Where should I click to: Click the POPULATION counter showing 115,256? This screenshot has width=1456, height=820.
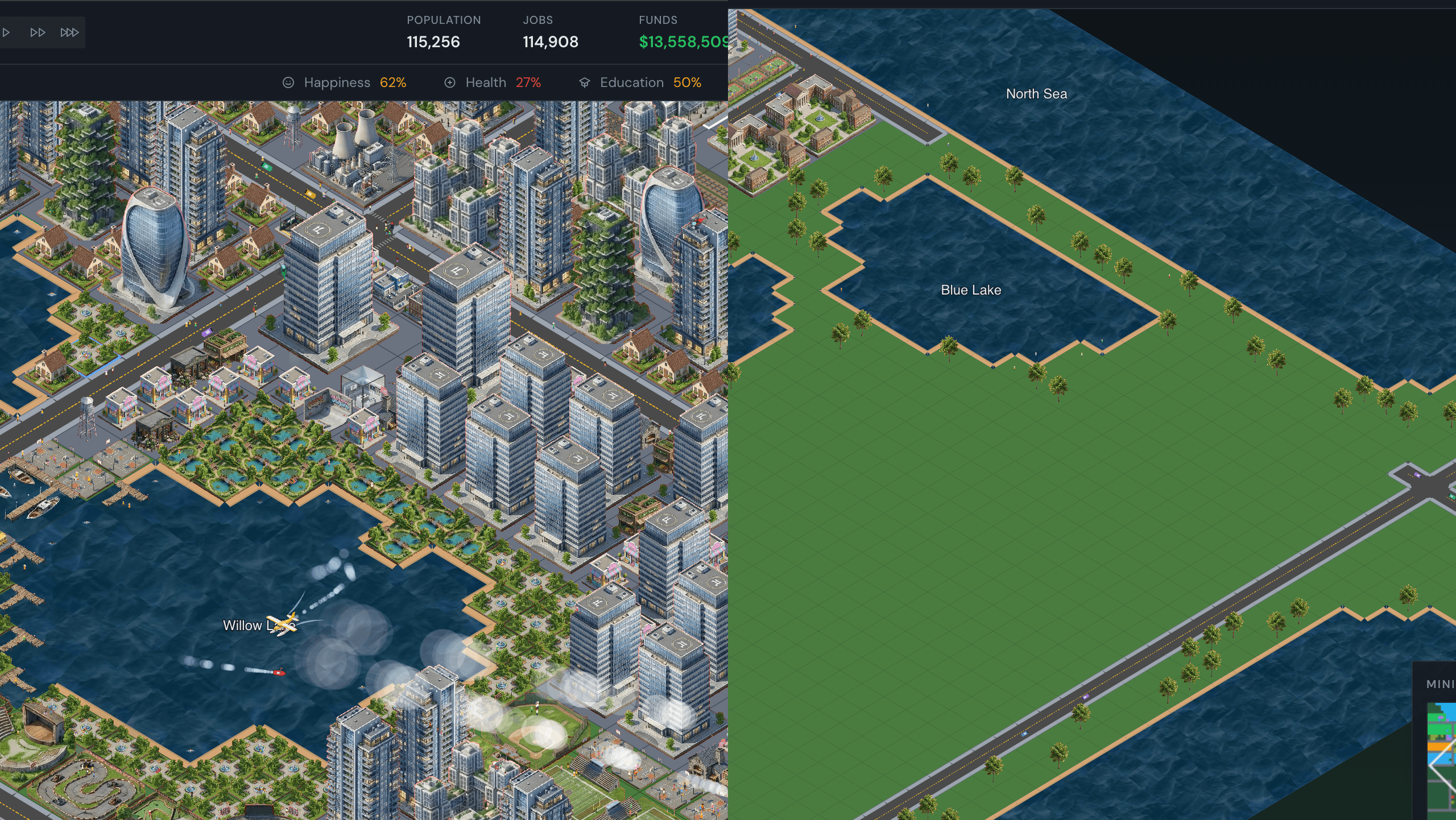click(433, 42)
